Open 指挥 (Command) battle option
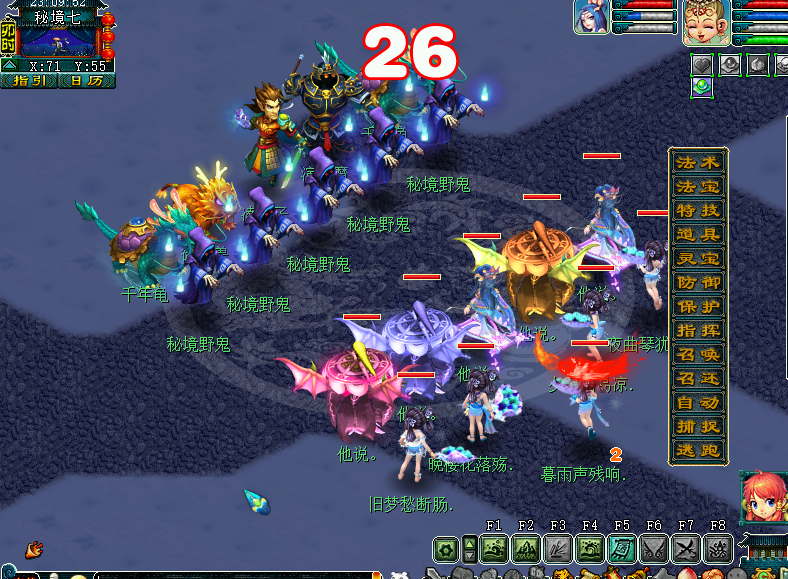Image resolution: width=788 pixels, height=579 pixels. (697, 330)
